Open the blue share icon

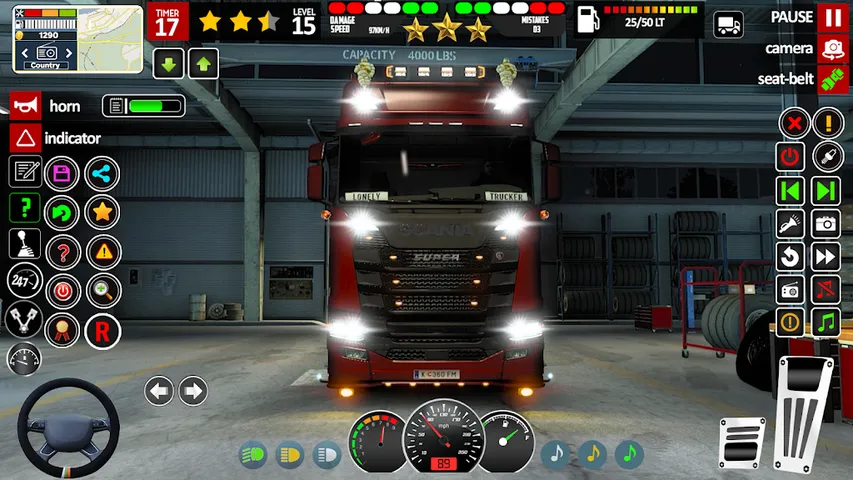tap(101, 173)
